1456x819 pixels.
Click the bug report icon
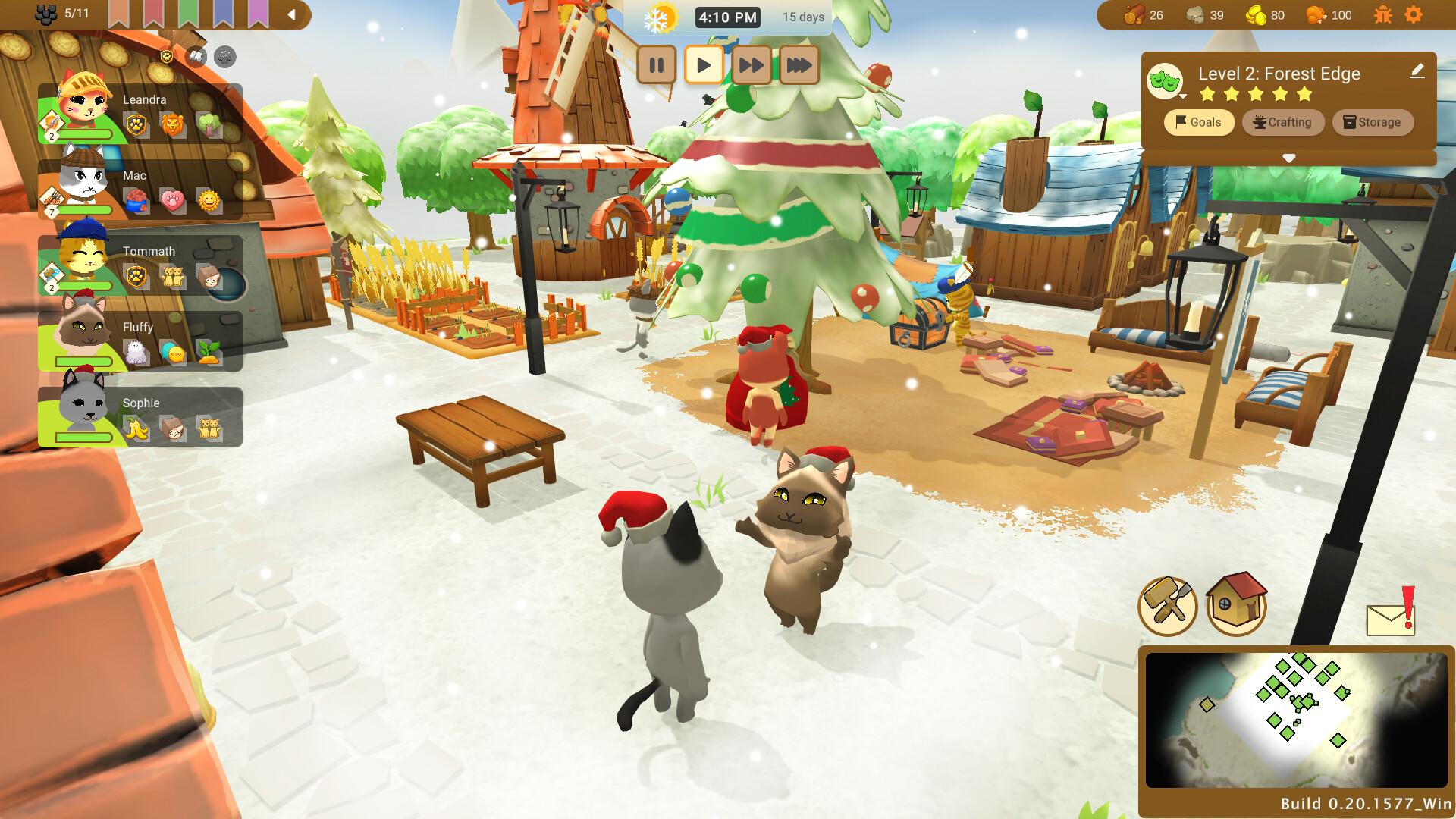(x=1385, y=14)
